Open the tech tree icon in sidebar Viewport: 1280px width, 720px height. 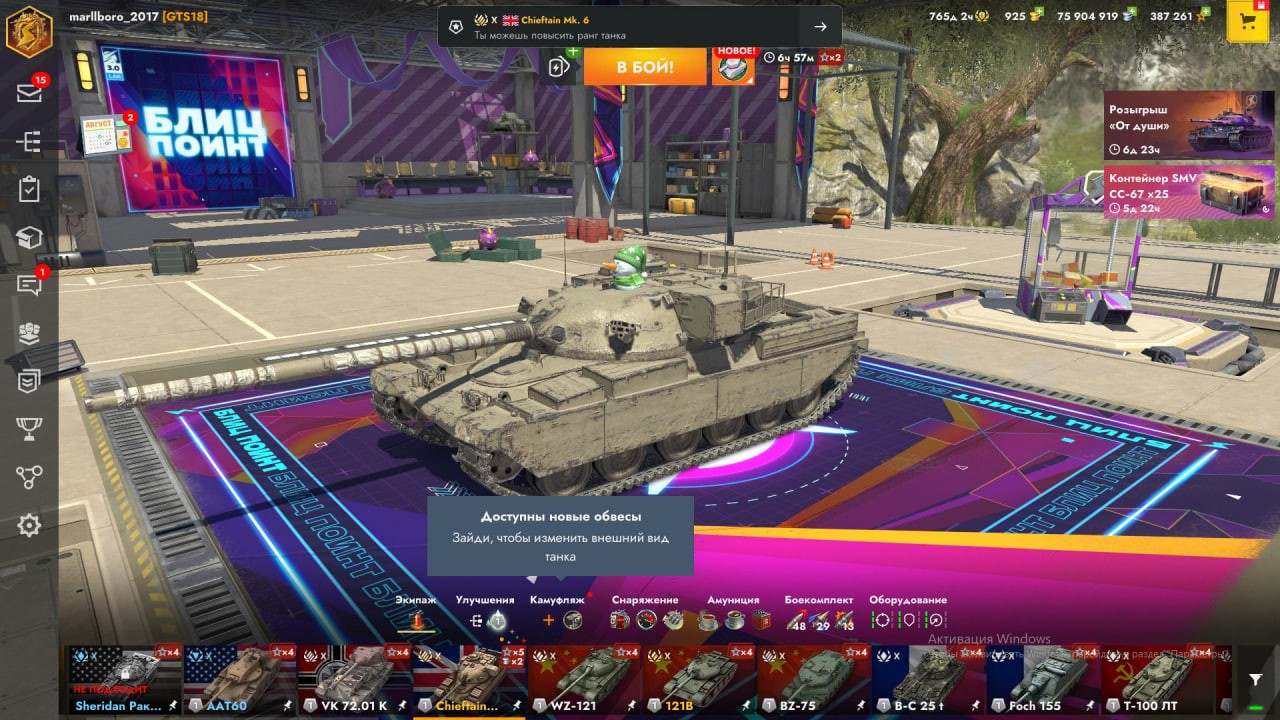[x=29, y=141]
